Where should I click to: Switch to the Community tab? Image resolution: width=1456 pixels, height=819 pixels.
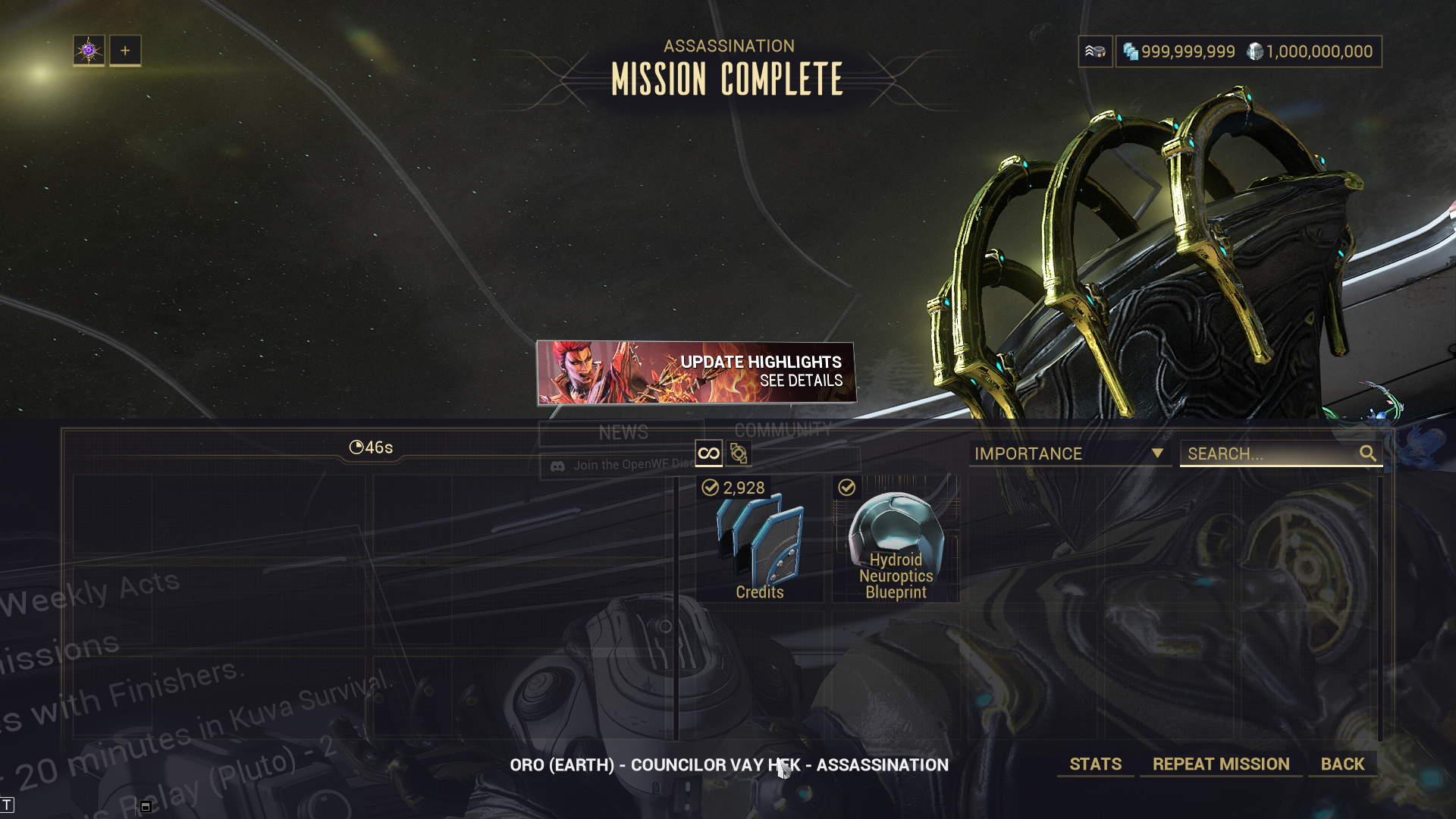[783, 430]
